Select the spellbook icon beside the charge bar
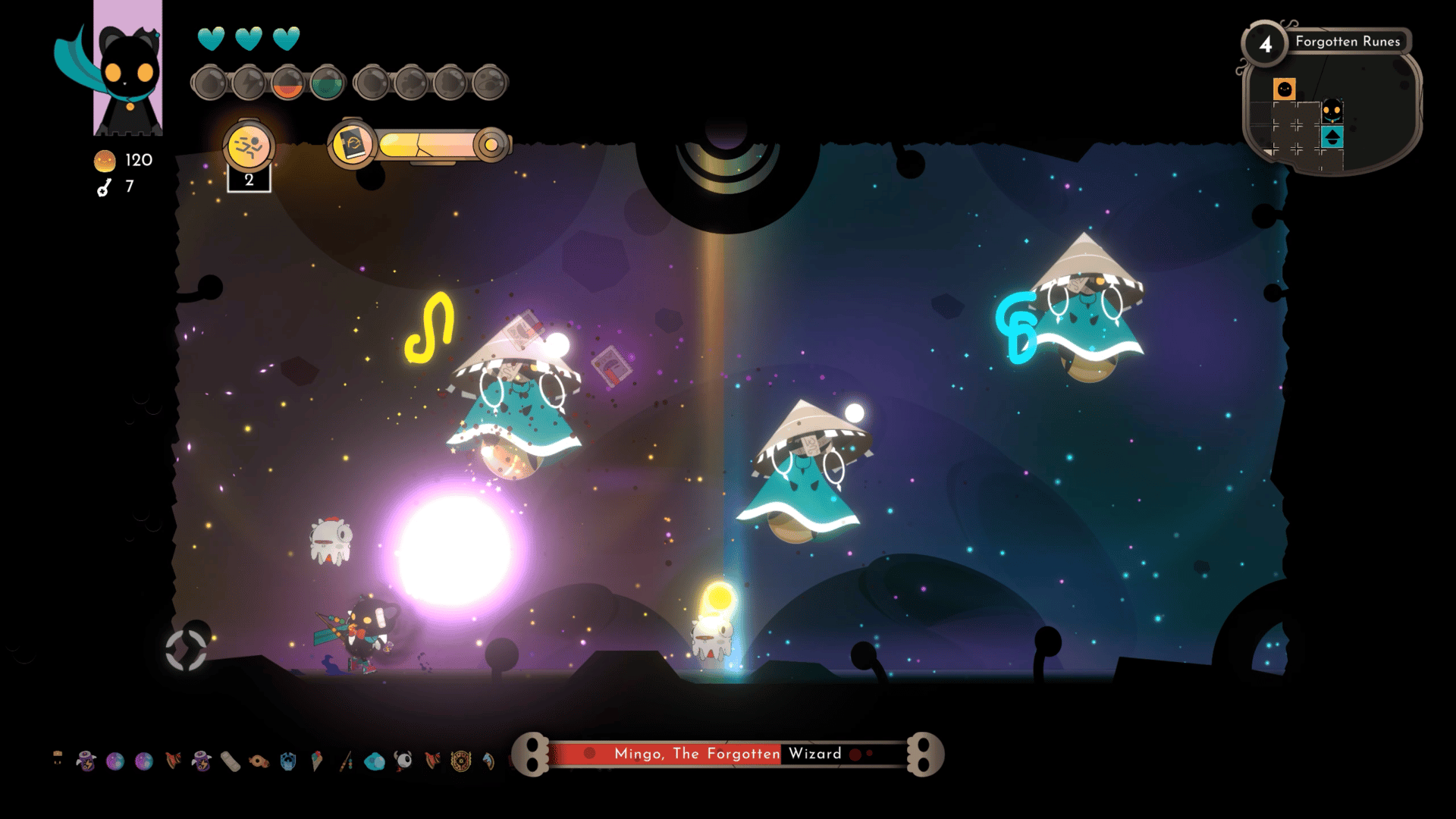Screen dimensions: 1456x819 [x=353, y=144]
